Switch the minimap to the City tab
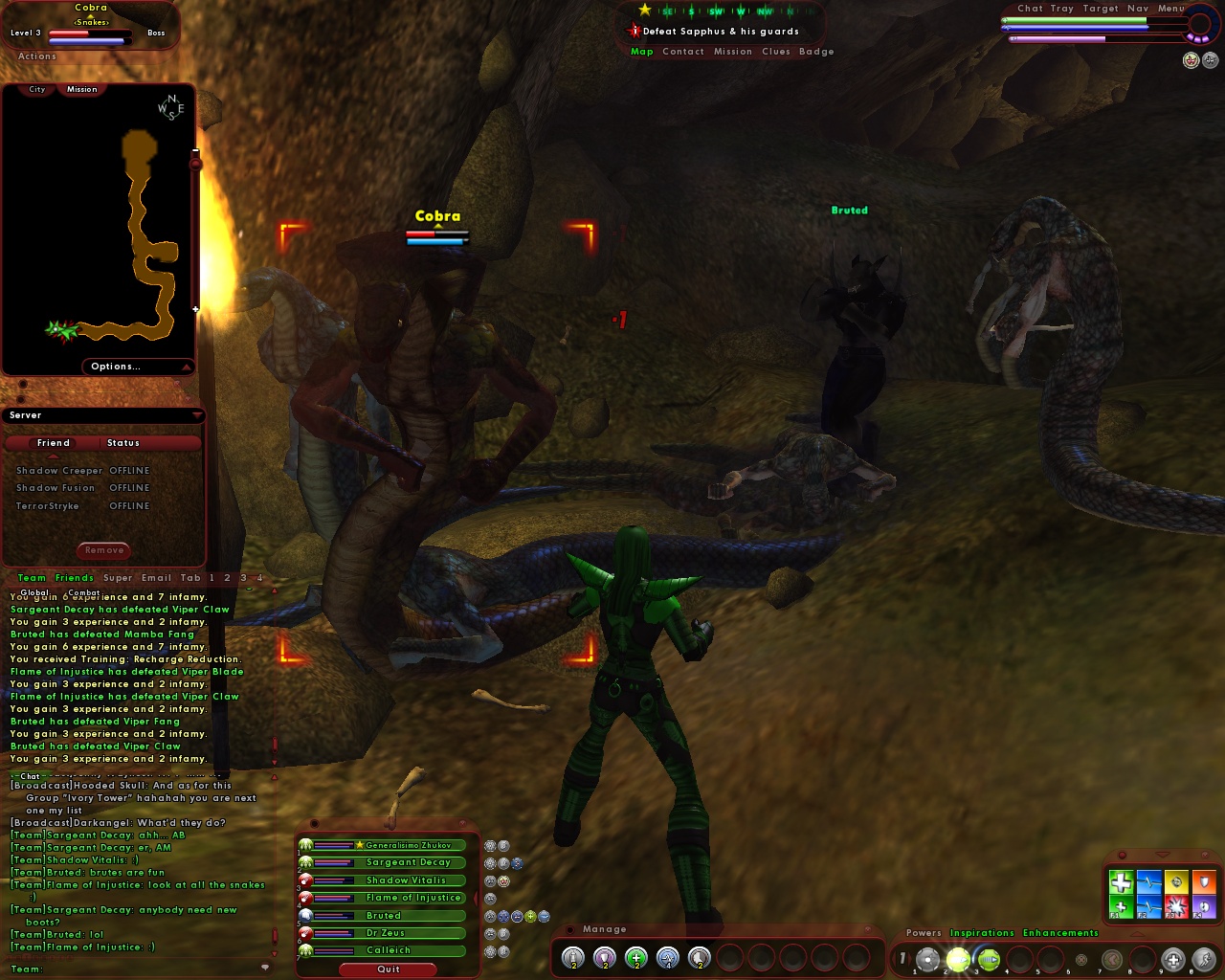1225x980 pixels. click(36, 88)
